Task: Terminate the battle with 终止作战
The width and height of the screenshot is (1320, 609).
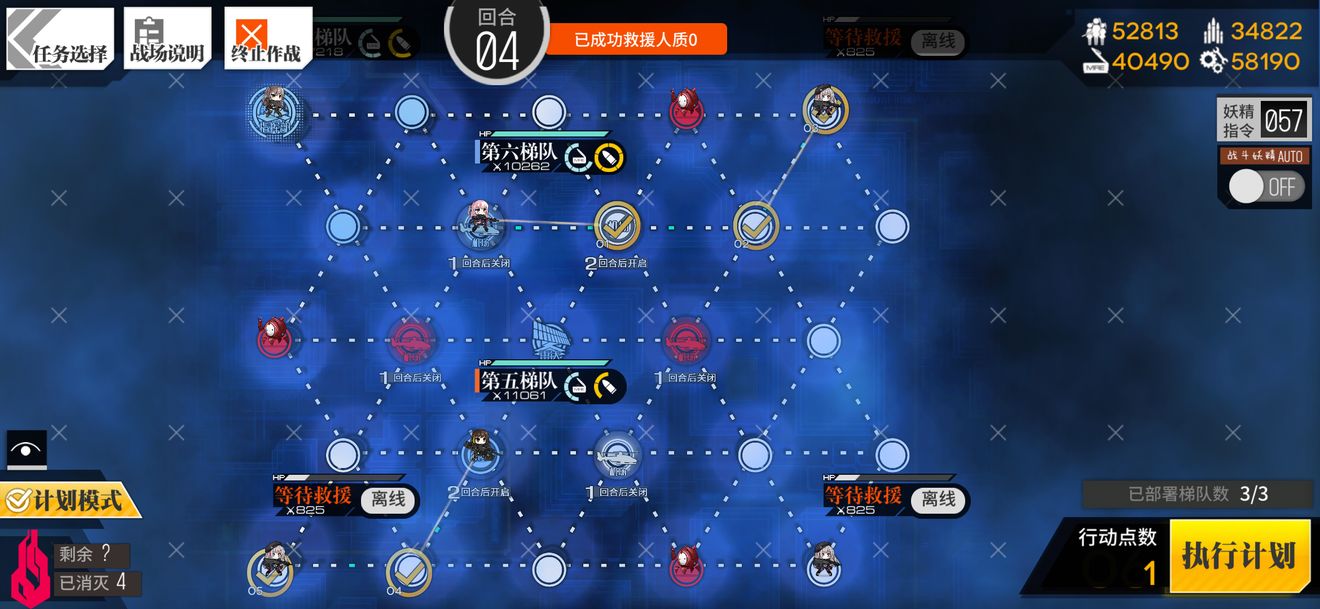Action: coord(267,40)
